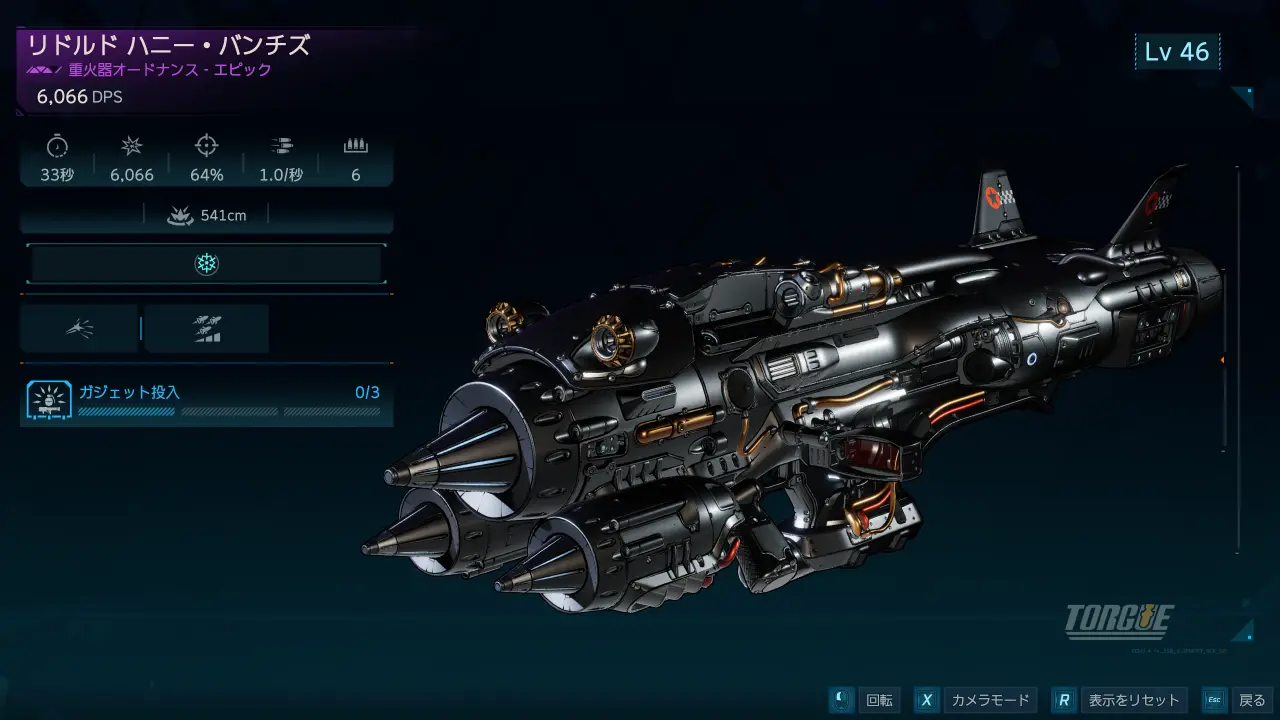The height and width of the screenshot is (720, 1280).
Task: Inspect the multi-rocket upgrade perk icon
Action: click(207, 328)
